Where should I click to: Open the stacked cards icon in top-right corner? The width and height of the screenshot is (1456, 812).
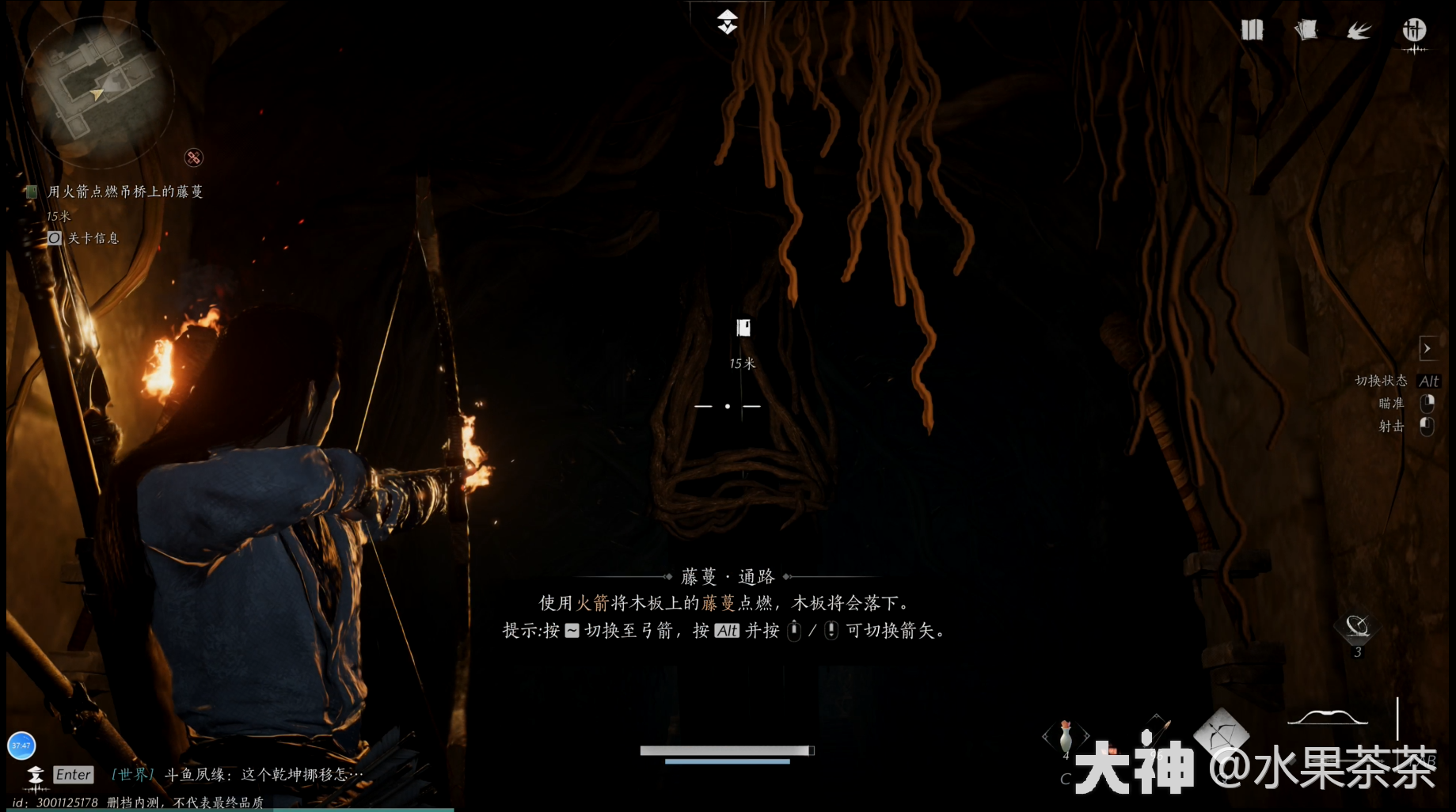pos(1253,29)
